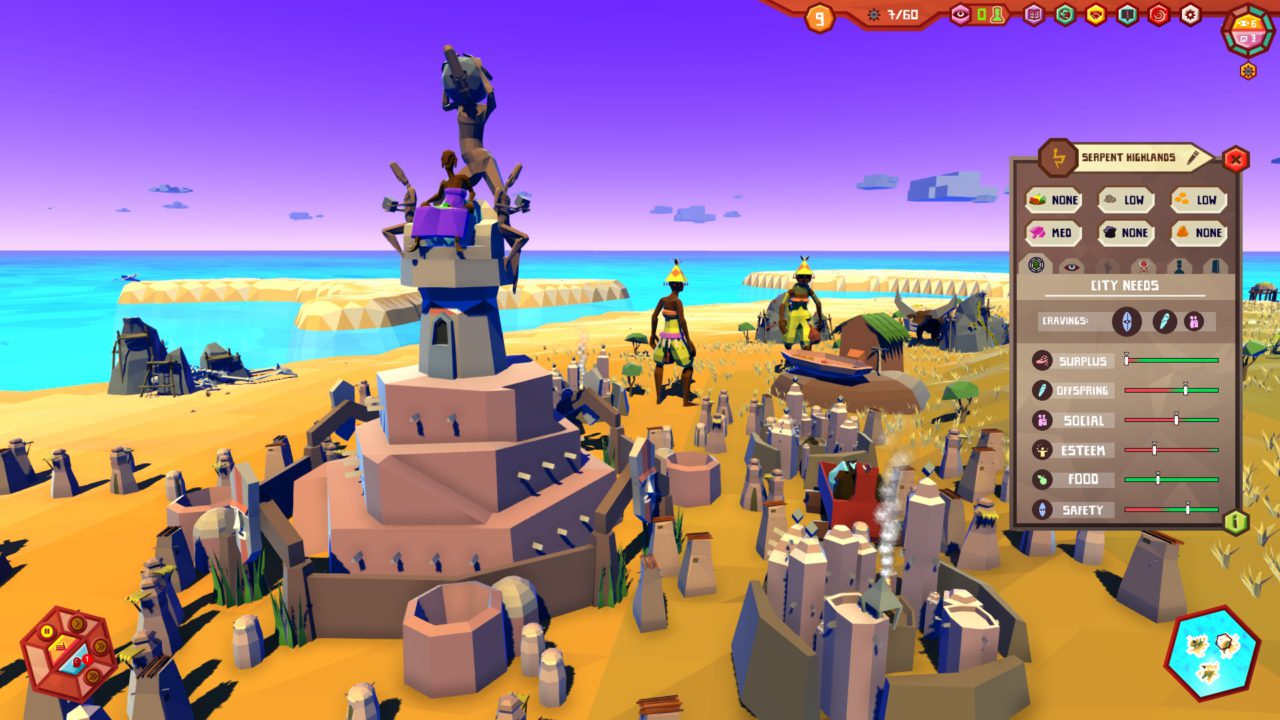Open the red spiral icon in top bar

[1158, 15]
